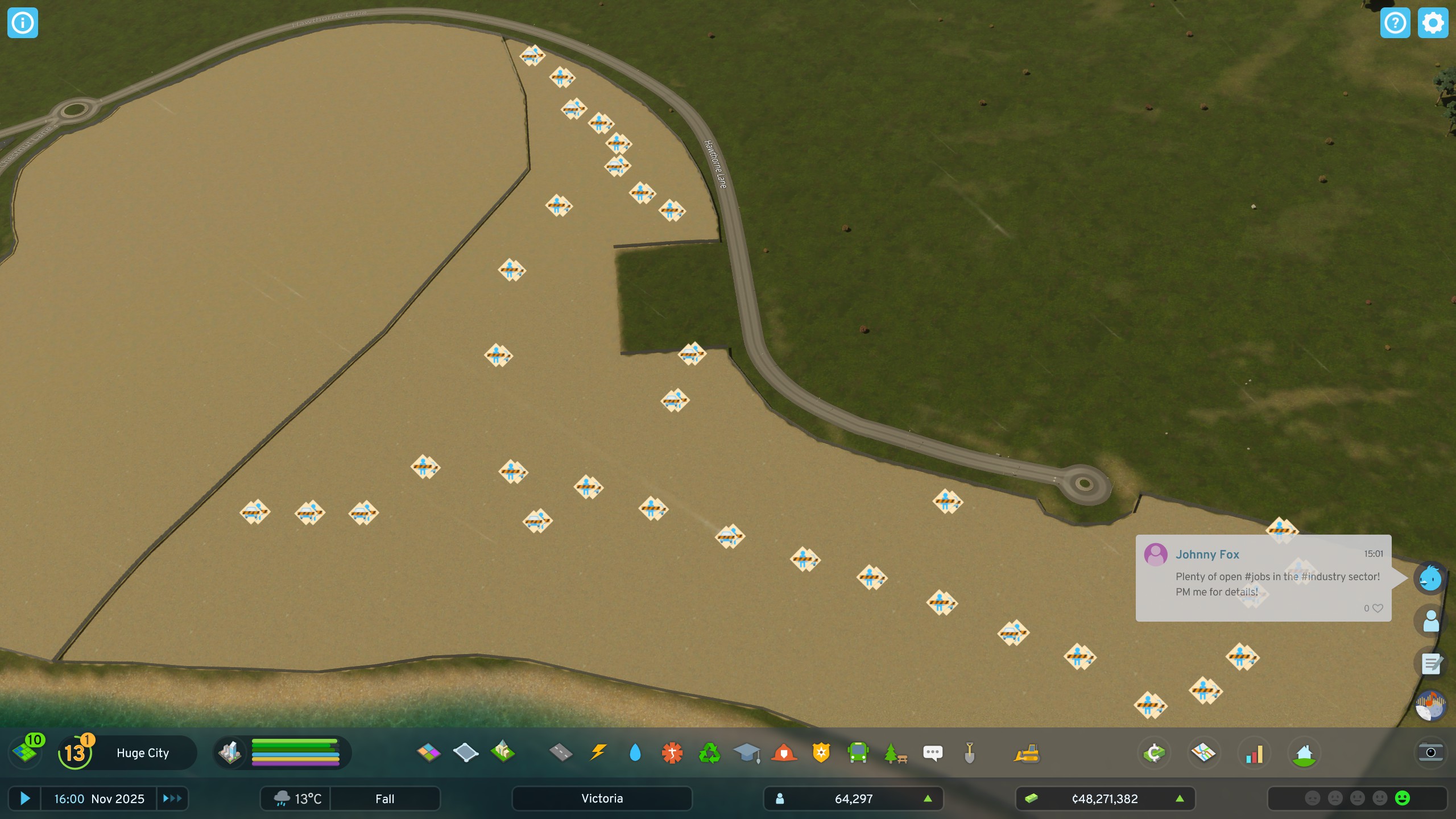This screenshot has height=819, width=1456.
Task: Activate the Bulldozer tool
Action: (1028, 753)
